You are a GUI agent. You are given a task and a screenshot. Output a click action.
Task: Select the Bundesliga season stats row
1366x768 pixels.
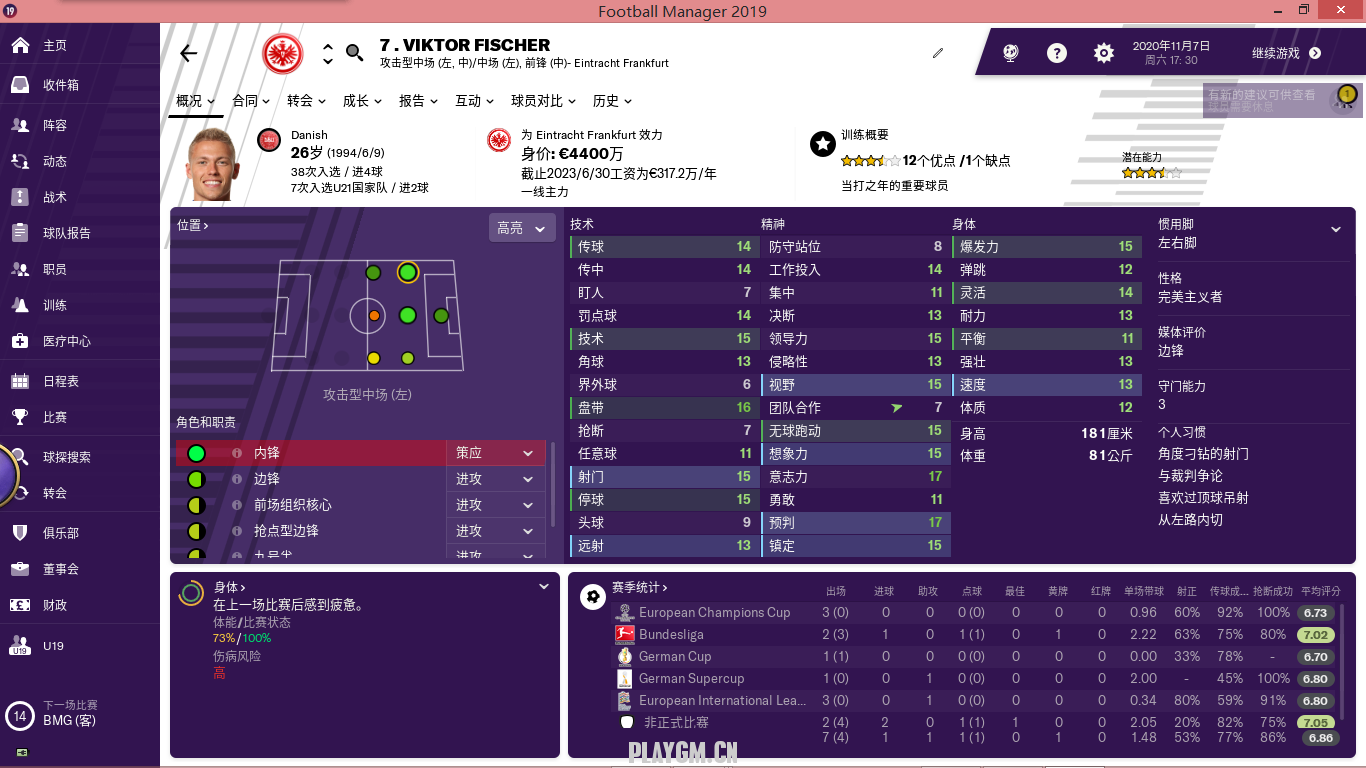pos(671,635)
